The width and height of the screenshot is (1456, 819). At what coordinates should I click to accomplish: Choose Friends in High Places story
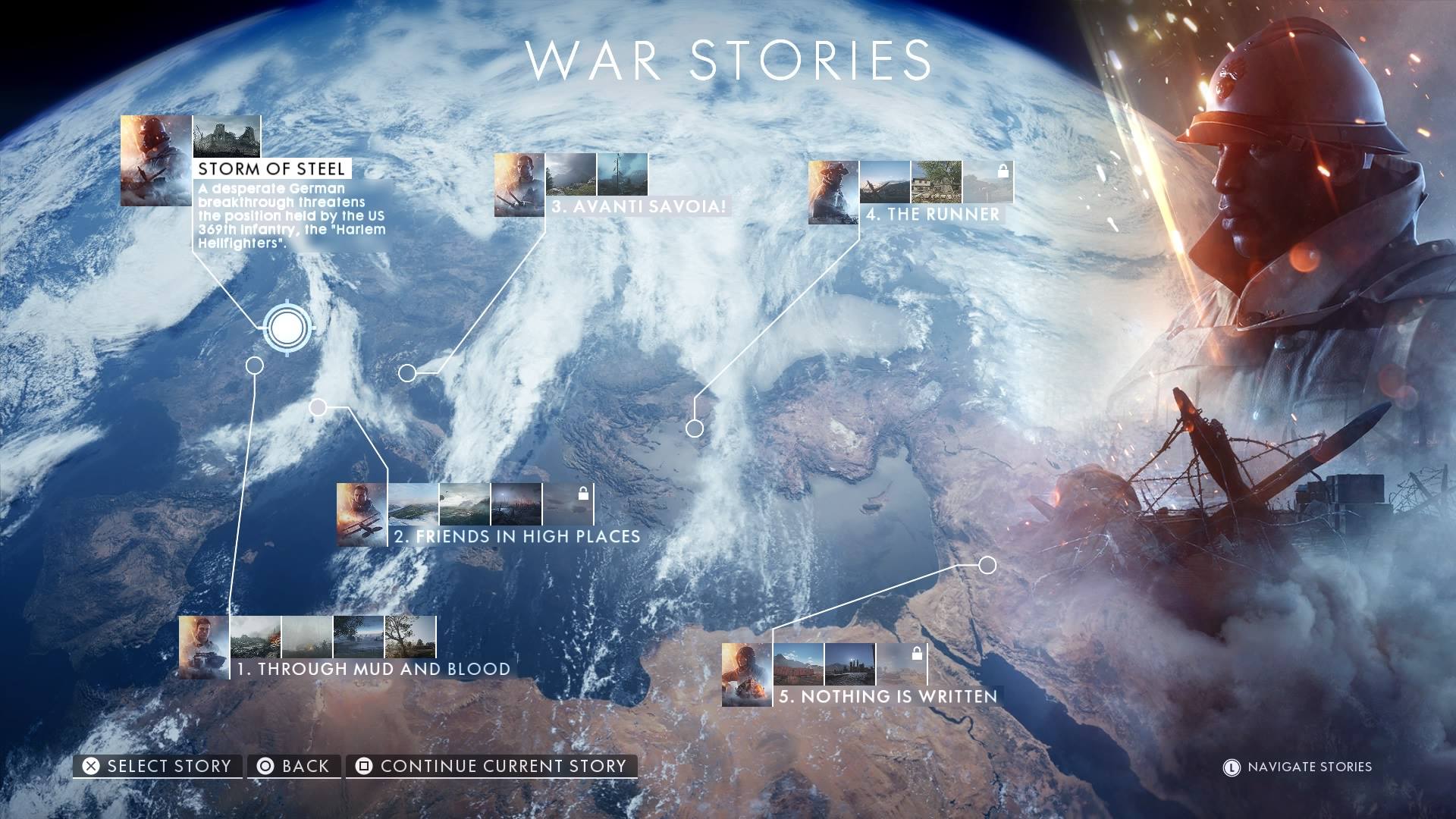[x=516, y=536]
